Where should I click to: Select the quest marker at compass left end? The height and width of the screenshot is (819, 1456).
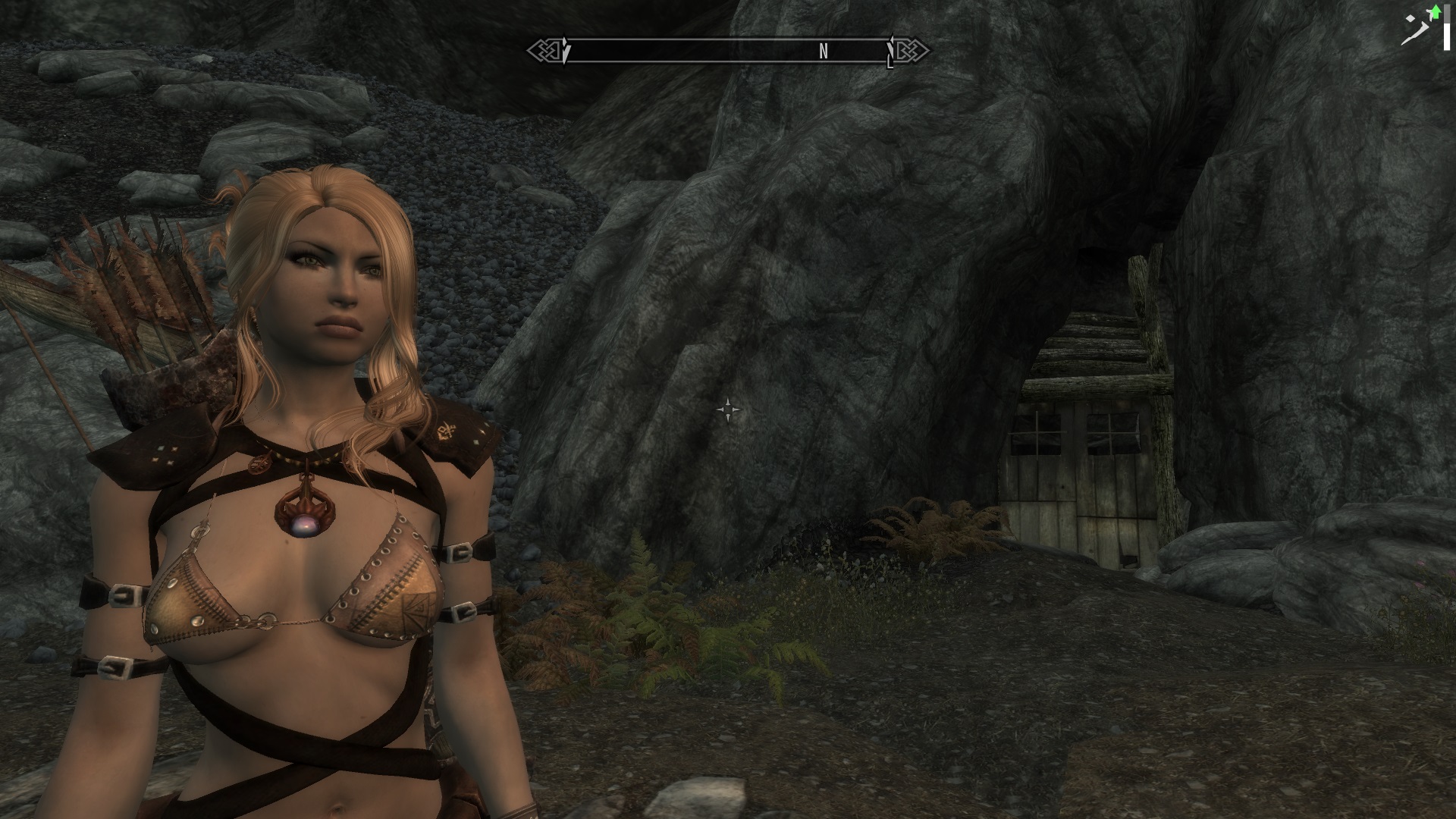point(565,52)
